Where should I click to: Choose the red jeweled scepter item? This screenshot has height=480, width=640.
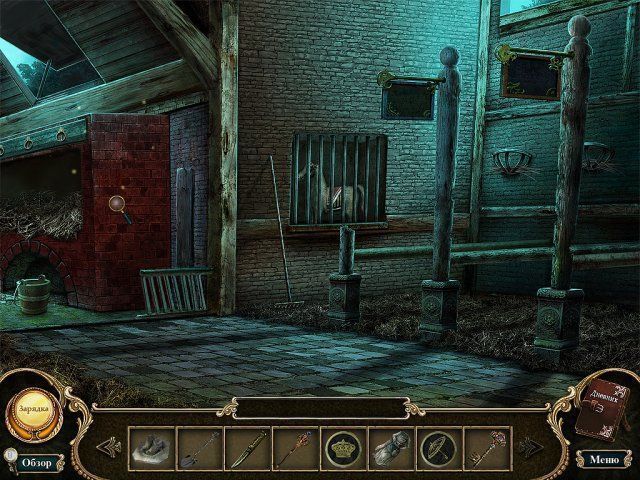coord(296,447)
